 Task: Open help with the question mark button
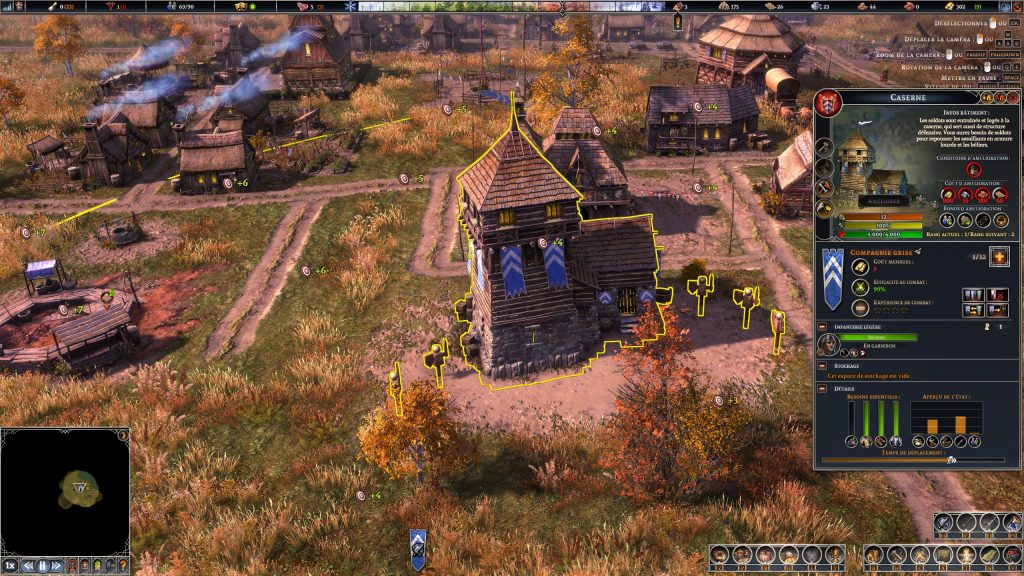(x=123, y=566)
